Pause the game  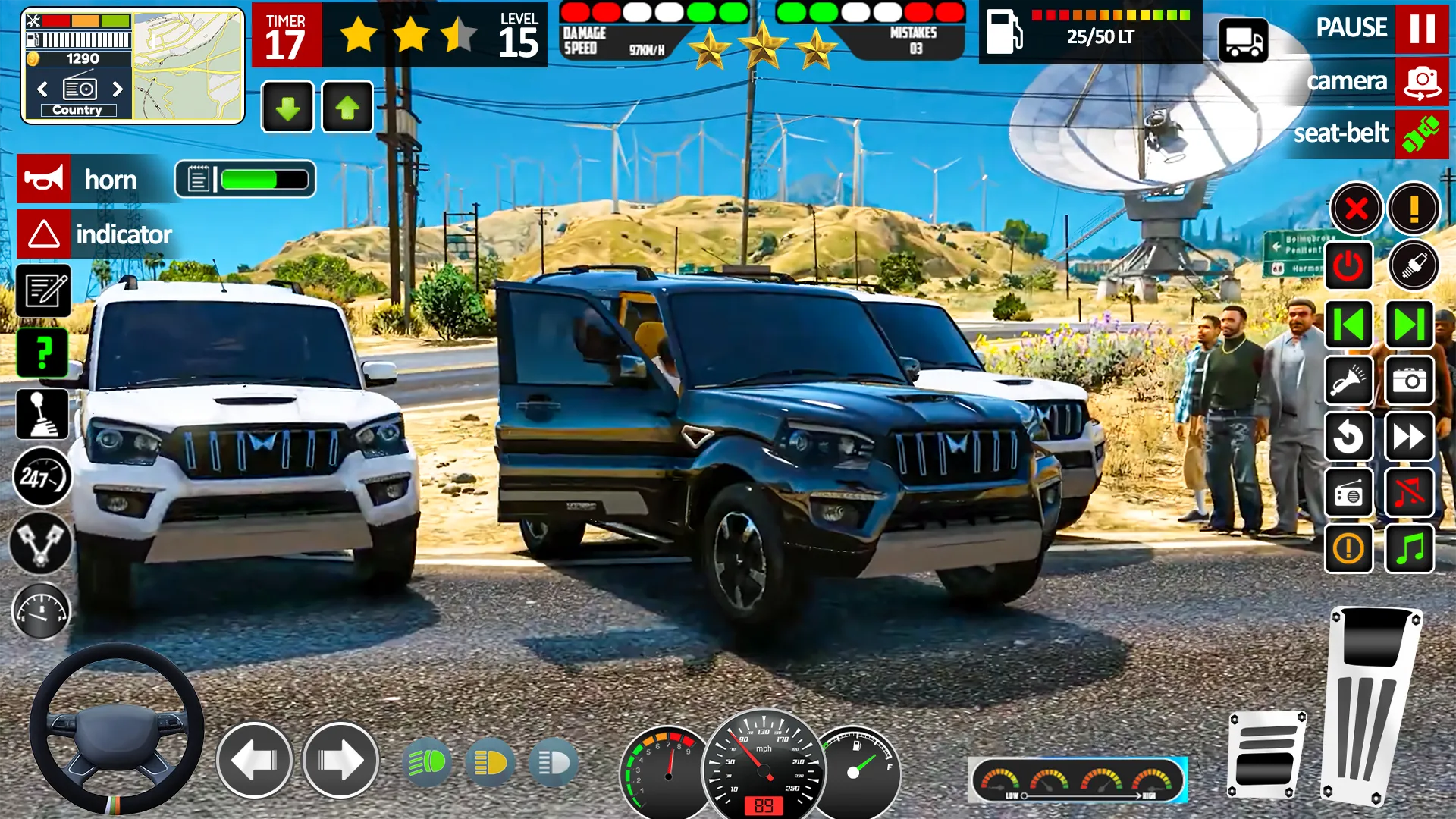[x=1421, y=29]
